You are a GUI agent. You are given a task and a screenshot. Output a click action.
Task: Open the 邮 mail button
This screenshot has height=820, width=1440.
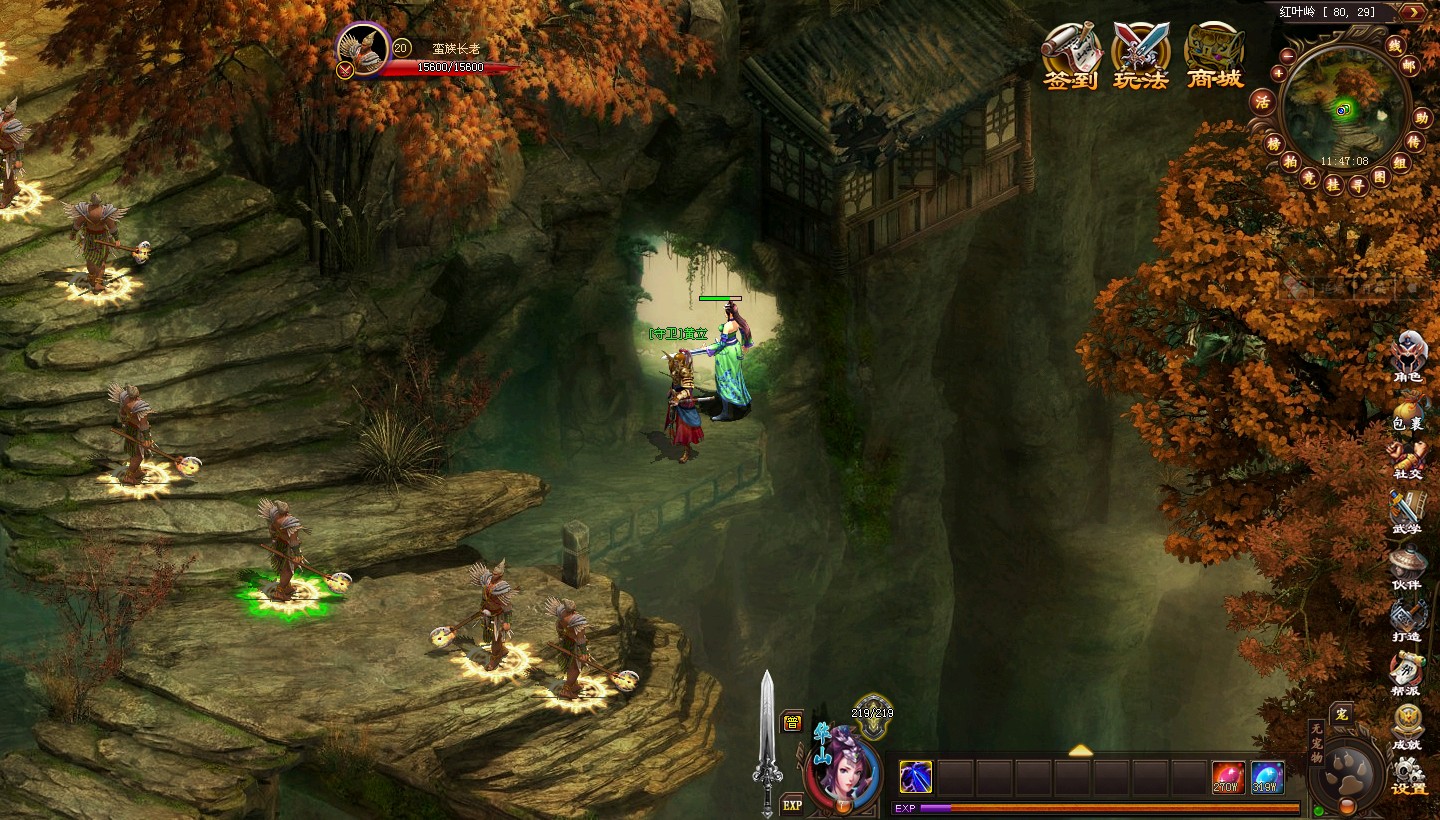pyautogui.click(x=1410, y=65)
